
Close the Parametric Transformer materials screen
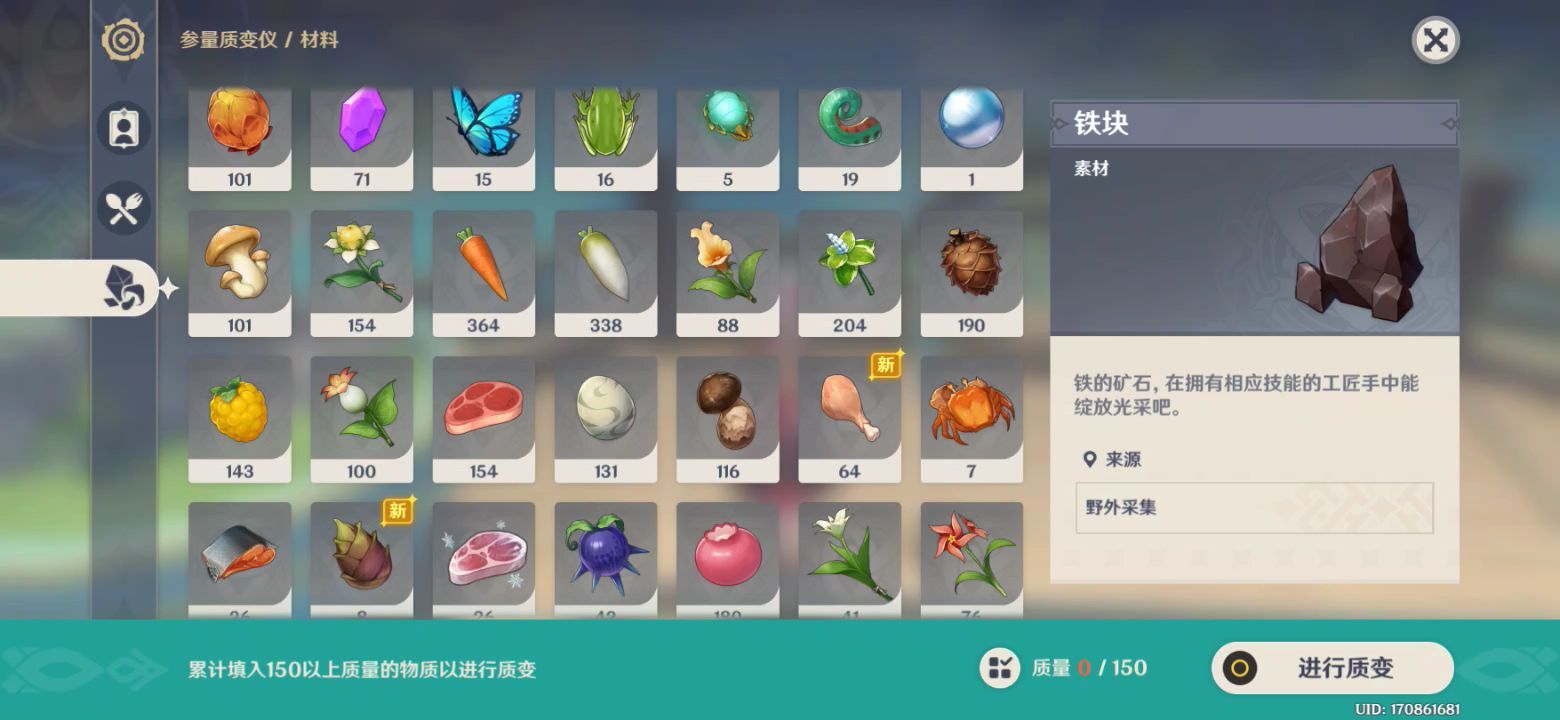pyautogui.click(x=1435, y=40)
